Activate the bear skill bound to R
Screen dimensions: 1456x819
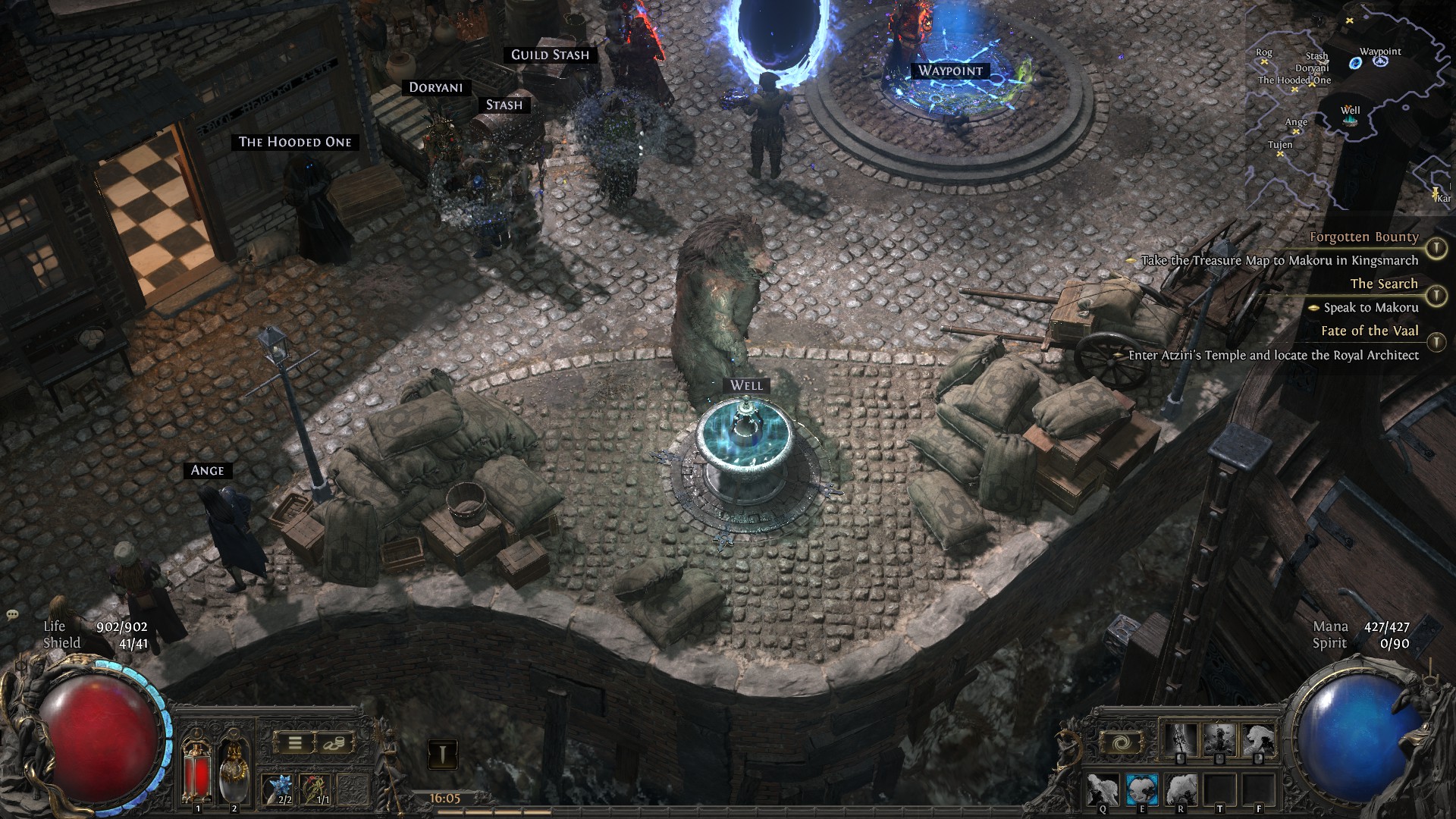pyautogui.click(x=1181, y=789)
